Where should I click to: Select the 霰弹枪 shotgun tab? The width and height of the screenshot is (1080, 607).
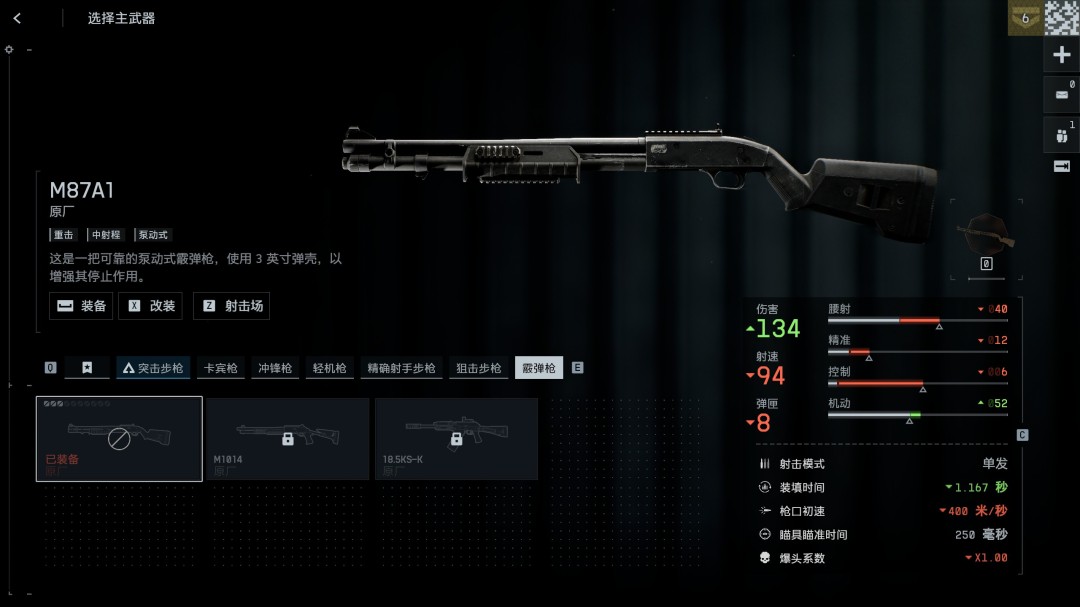(x=539, y=368)
